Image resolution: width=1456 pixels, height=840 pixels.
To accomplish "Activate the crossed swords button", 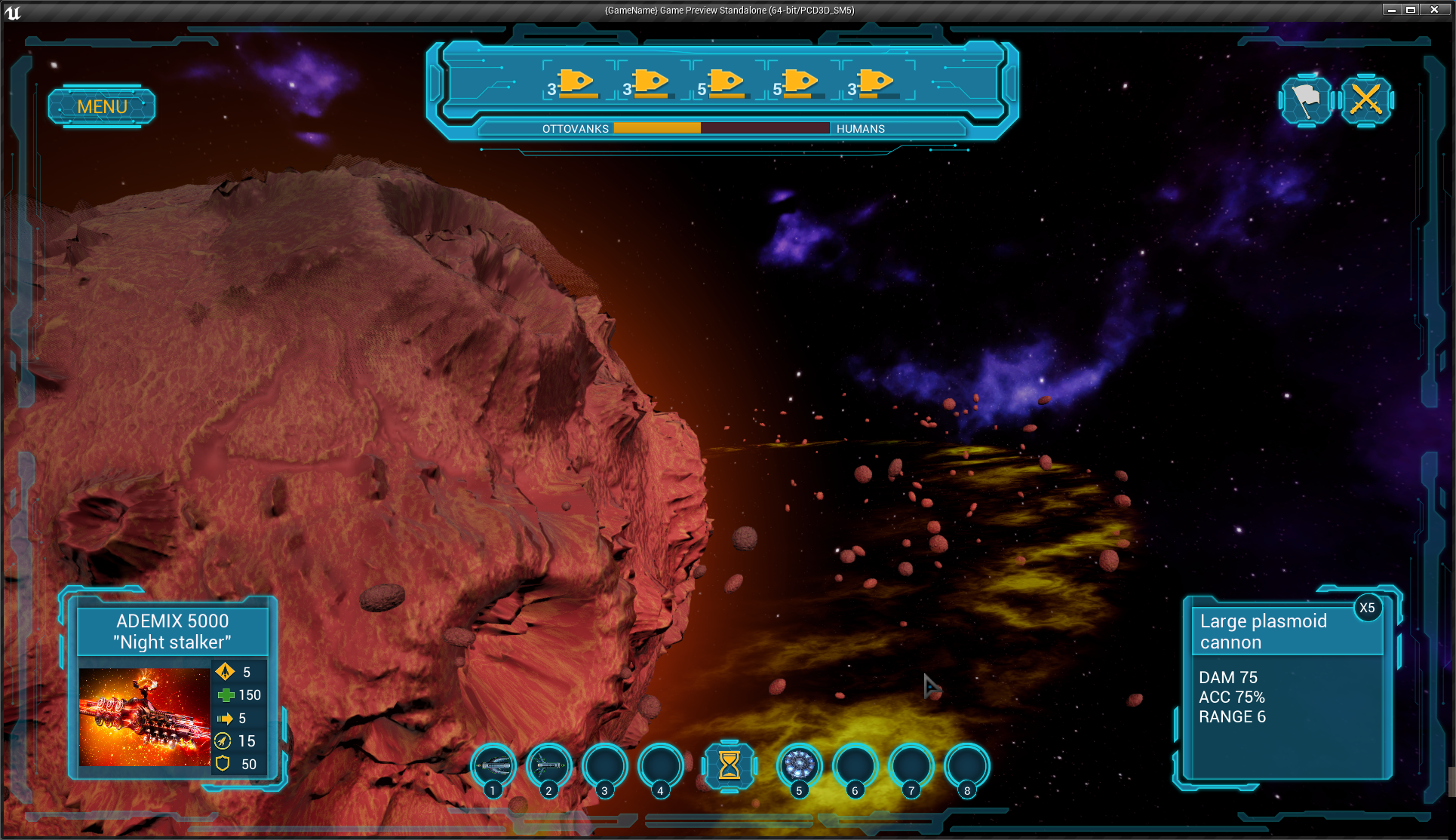I will pyautogui.click(x=1365, y=100).
